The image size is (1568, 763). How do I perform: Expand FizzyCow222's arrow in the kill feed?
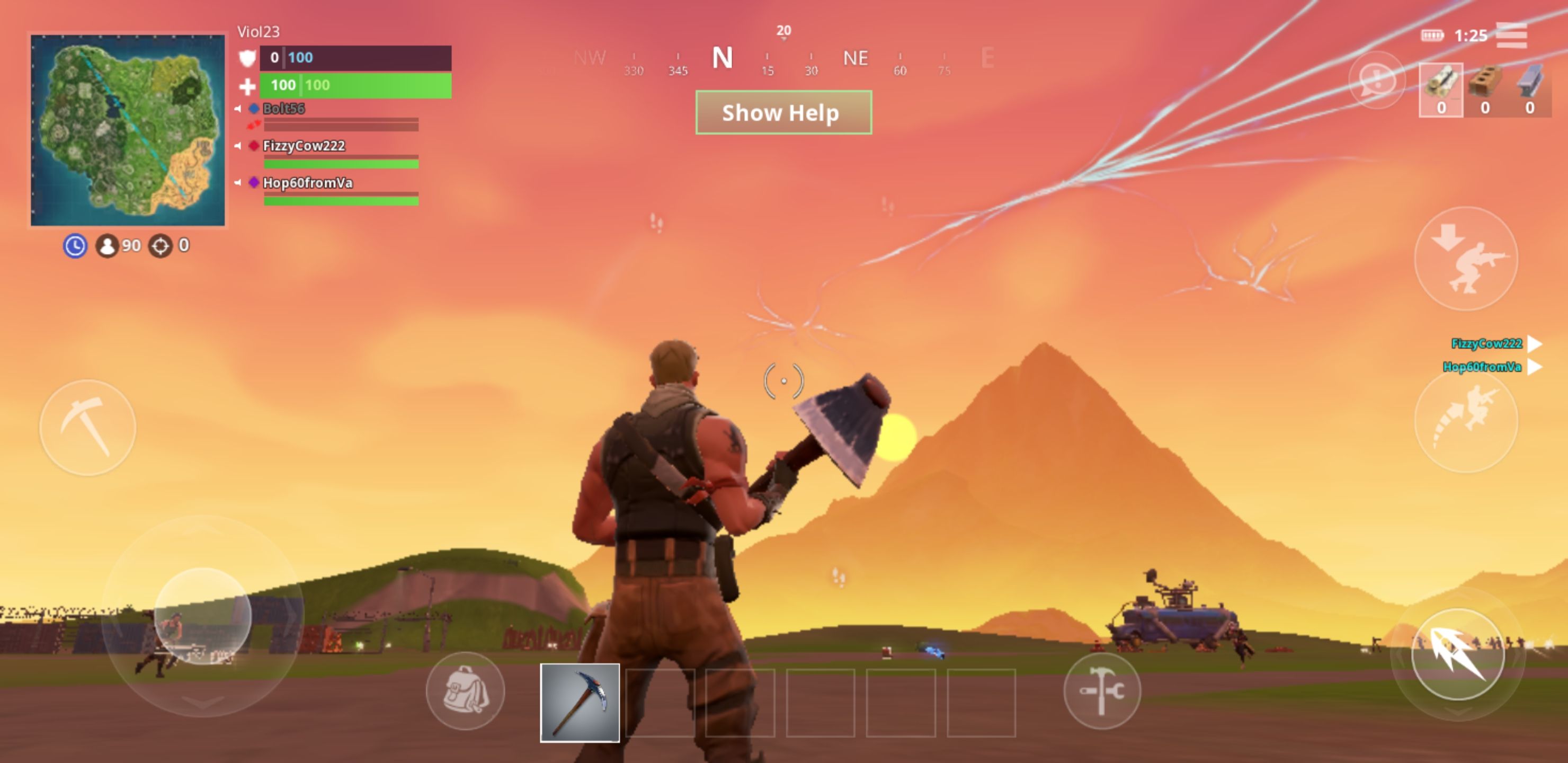pos(1534,344)
